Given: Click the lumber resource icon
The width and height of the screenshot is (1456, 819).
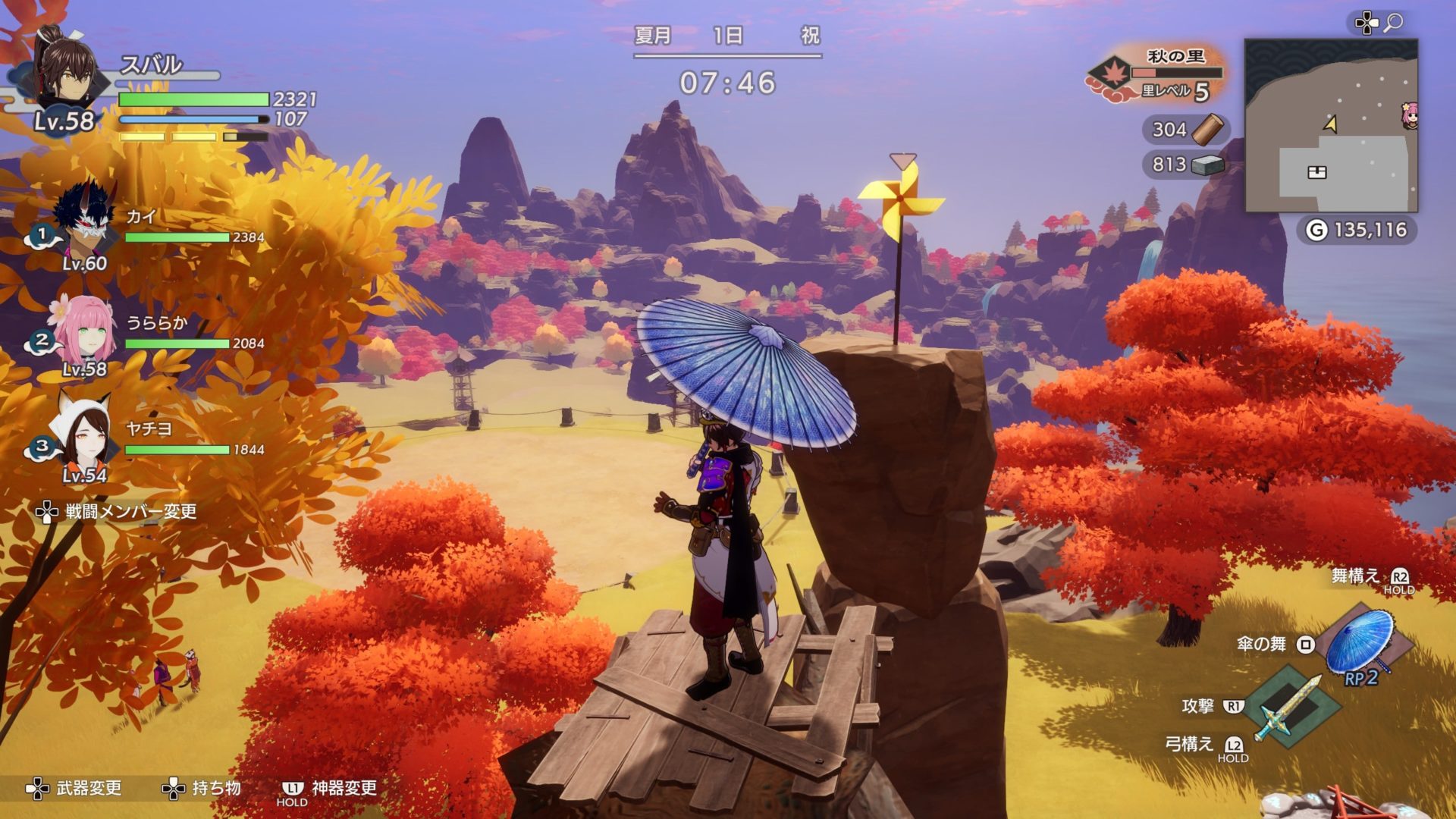Looking at the screenshot, I should (1207, 129).
